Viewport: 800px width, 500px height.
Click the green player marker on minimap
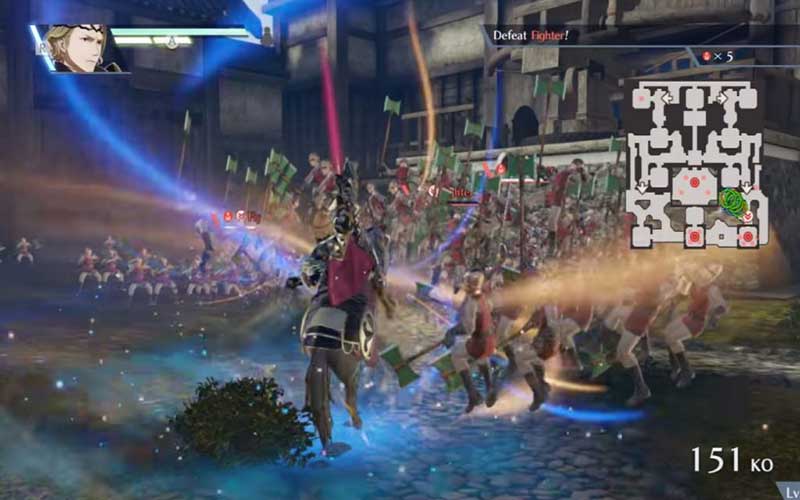pos(735,203)
